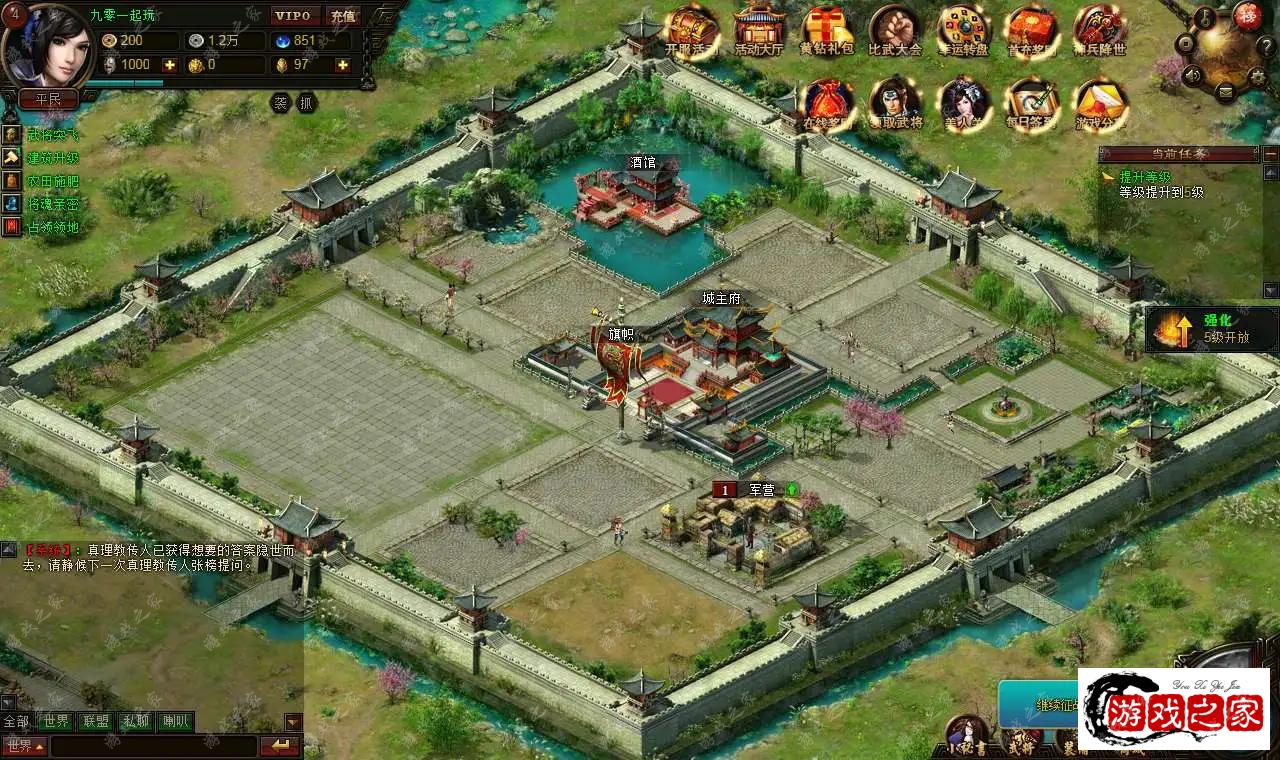The image size is (1280, 760).
Task: Open the 神兵降世 weapon event icon
Action: [x=1099, y=28]
